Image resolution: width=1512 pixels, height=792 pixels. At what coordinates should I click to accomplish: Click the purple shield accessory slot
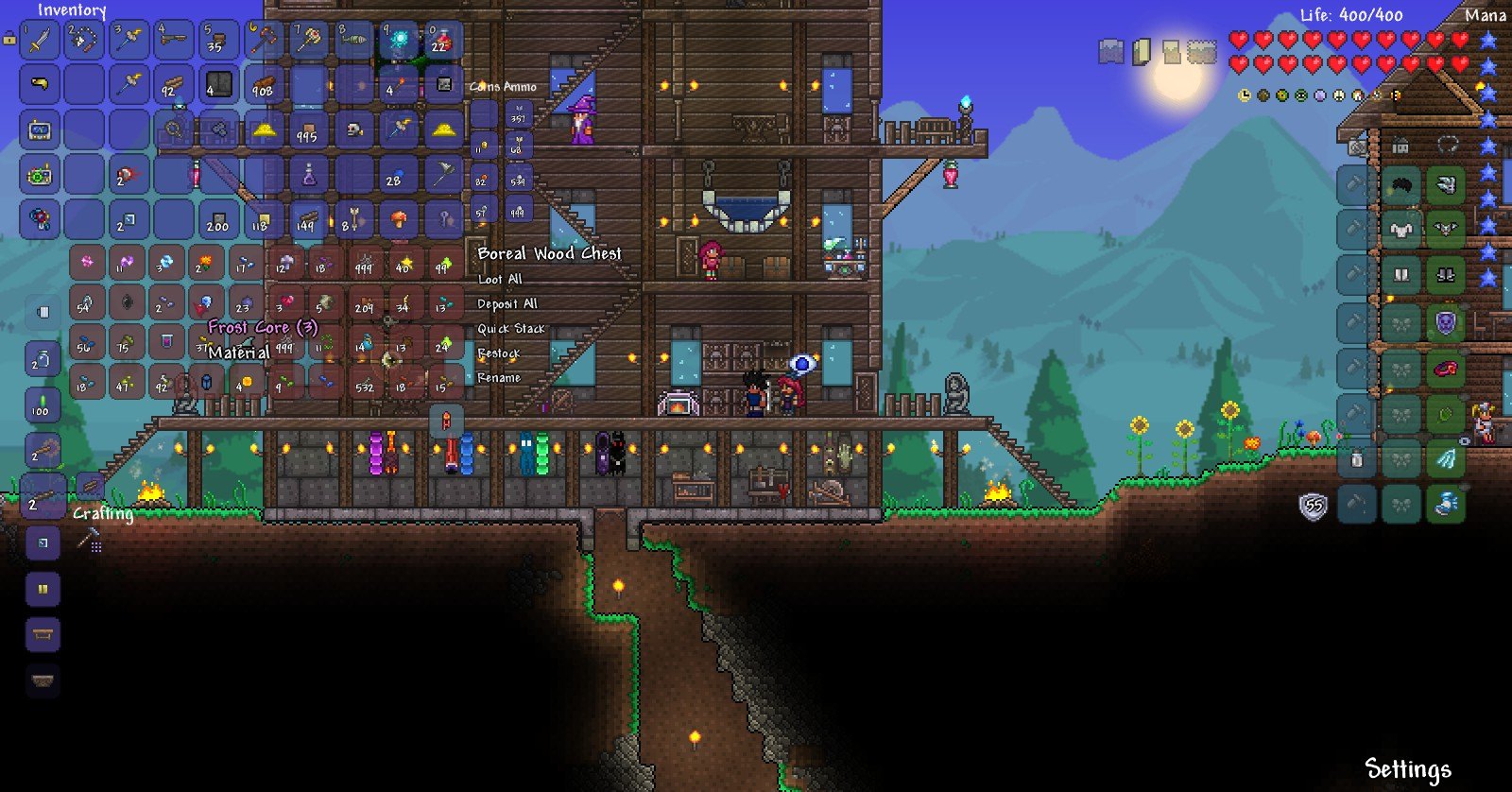point(1445,323)
